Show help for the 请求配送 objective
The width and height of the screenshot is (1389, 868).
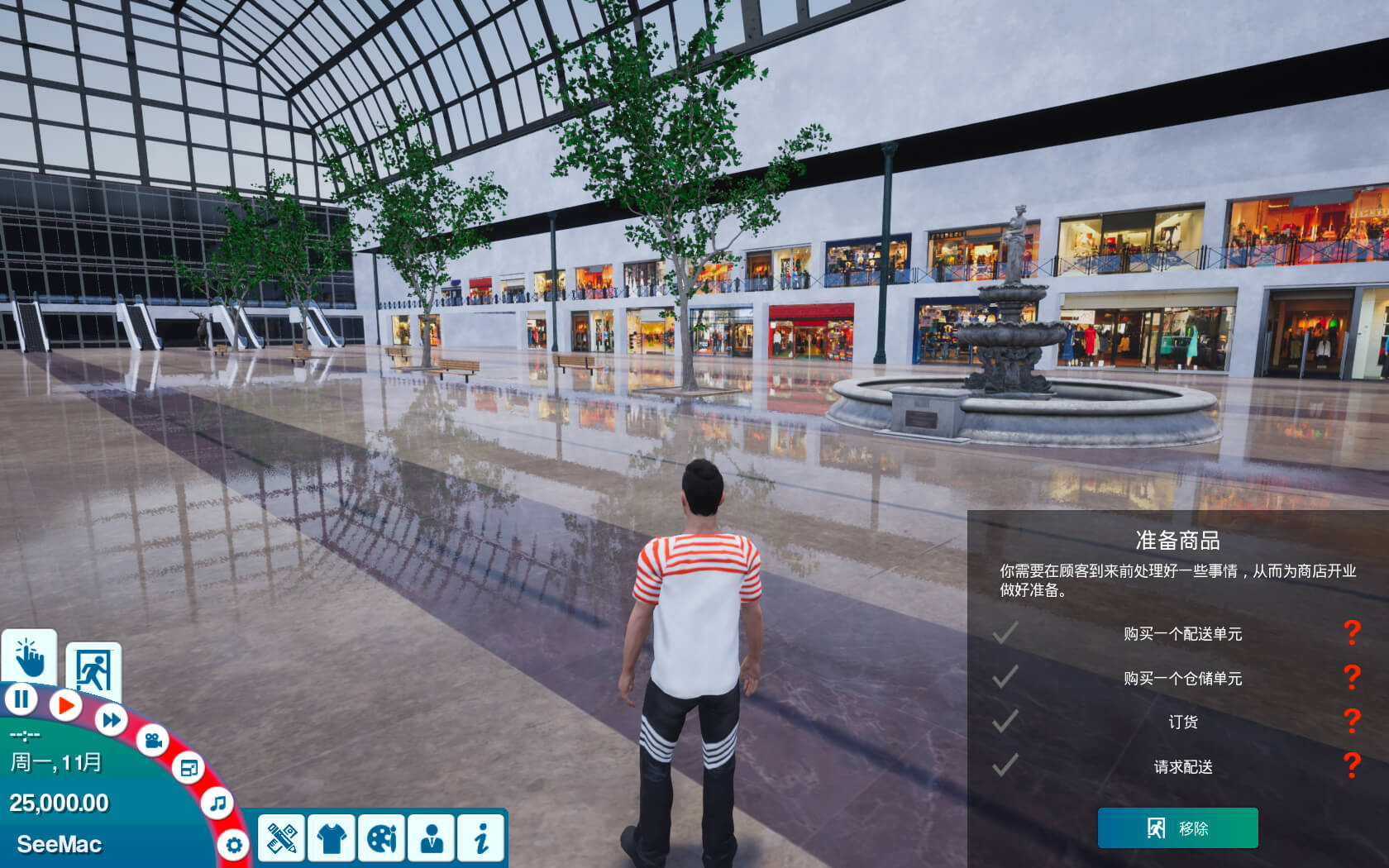click(x=1352, y=766)
